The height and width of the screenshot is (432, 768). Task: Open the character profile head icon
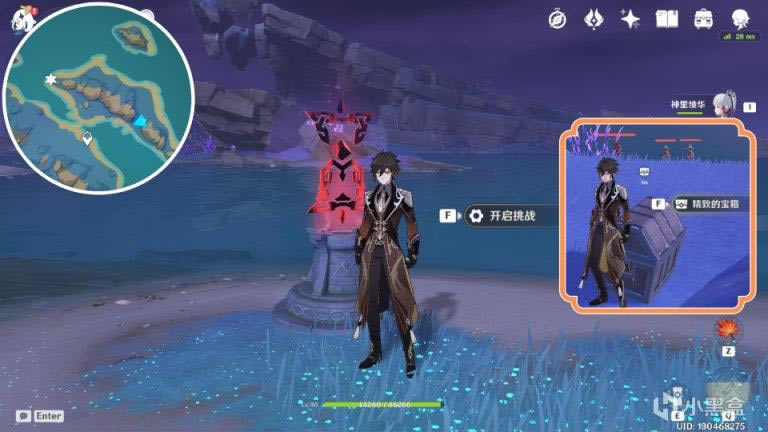740,18
